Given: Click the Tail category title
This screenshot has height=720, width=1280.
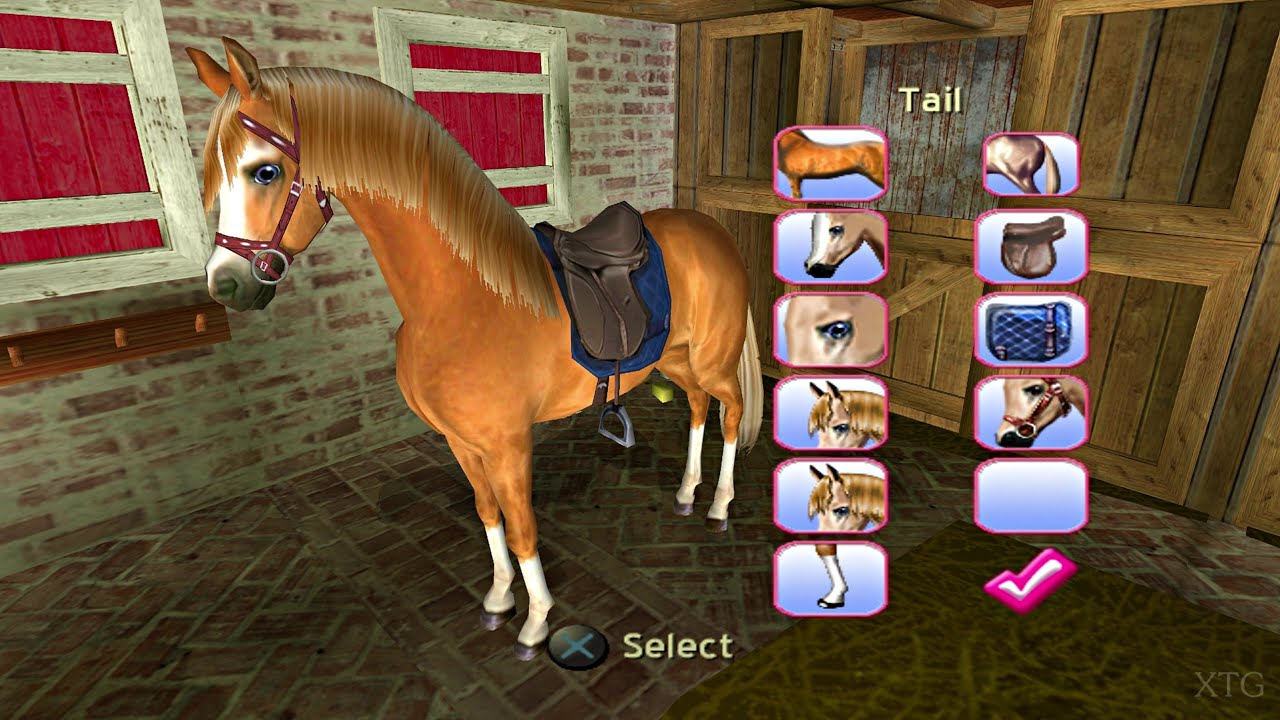Looking at the screenshot, I should [930, 100].
